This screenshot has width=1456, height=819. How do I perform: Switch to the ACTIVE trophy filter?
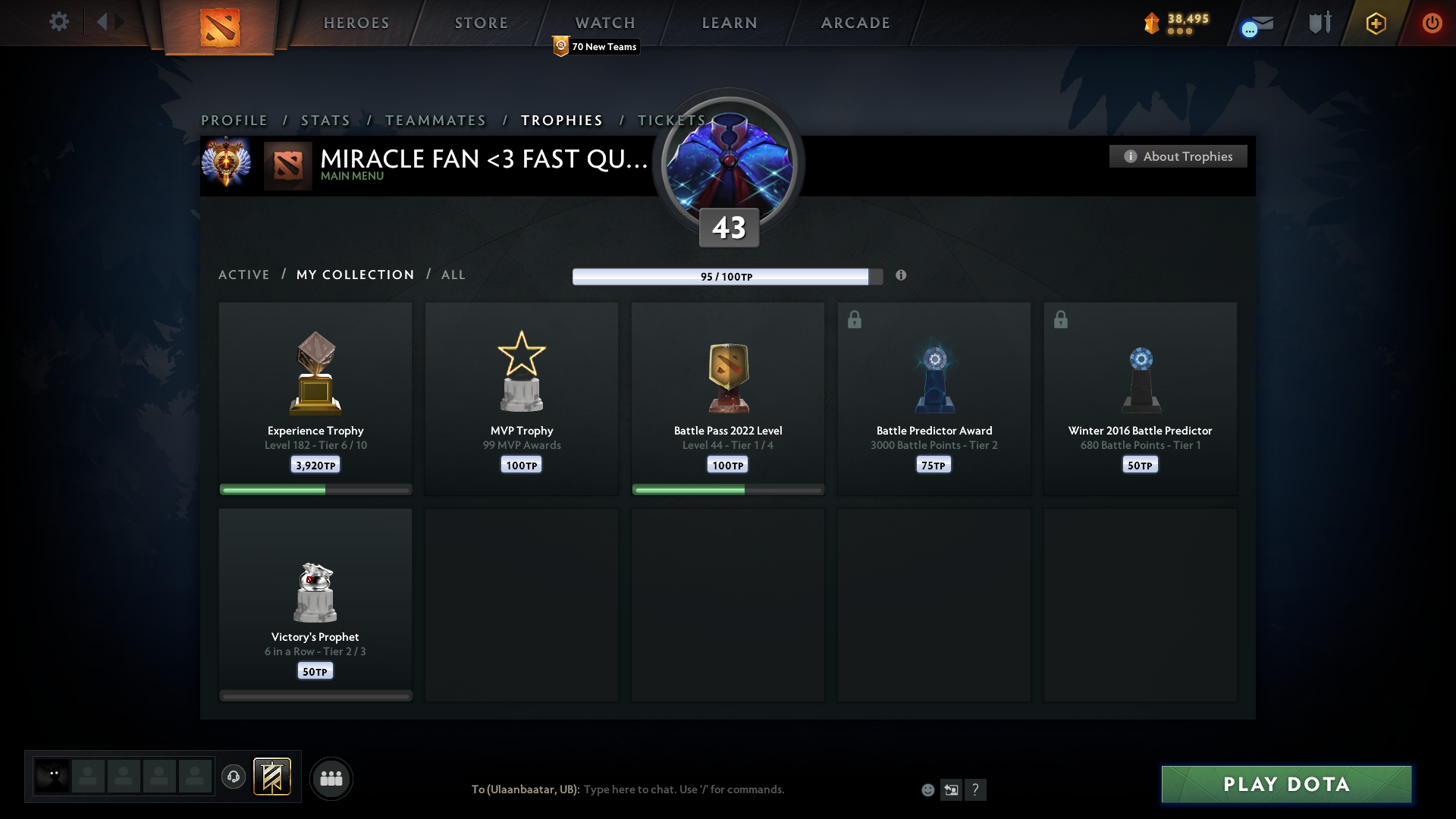[x=244, y=275]
